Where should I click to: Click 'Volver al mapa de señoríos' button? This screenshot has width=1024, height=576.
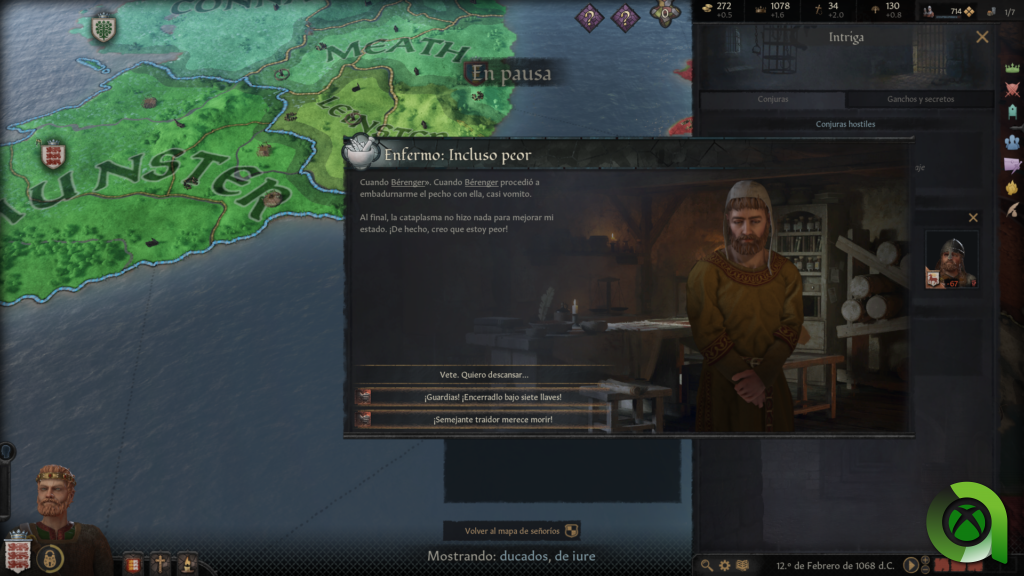click(x=512, y=530)
